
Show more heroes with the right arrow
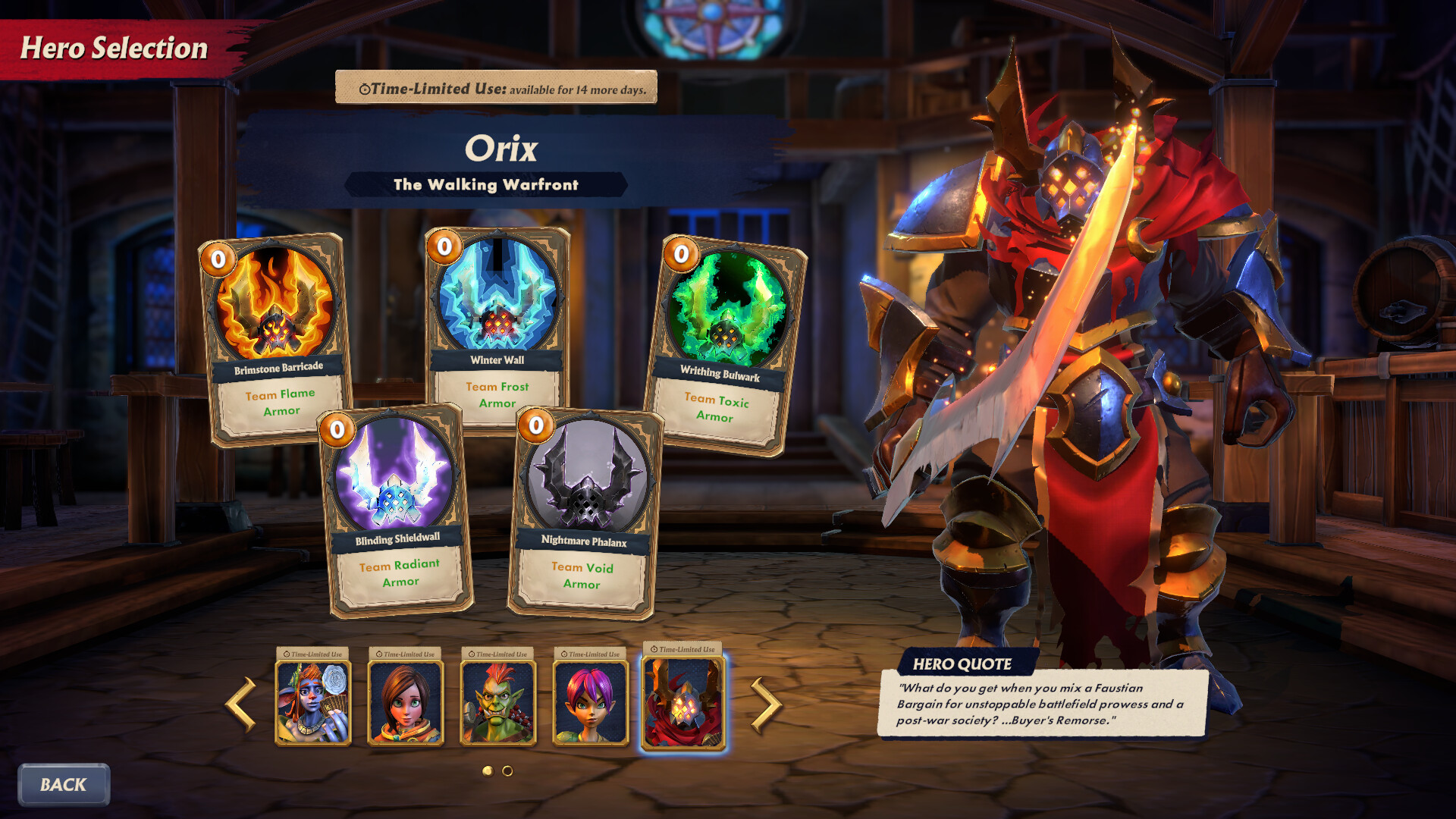coord(765,704)
